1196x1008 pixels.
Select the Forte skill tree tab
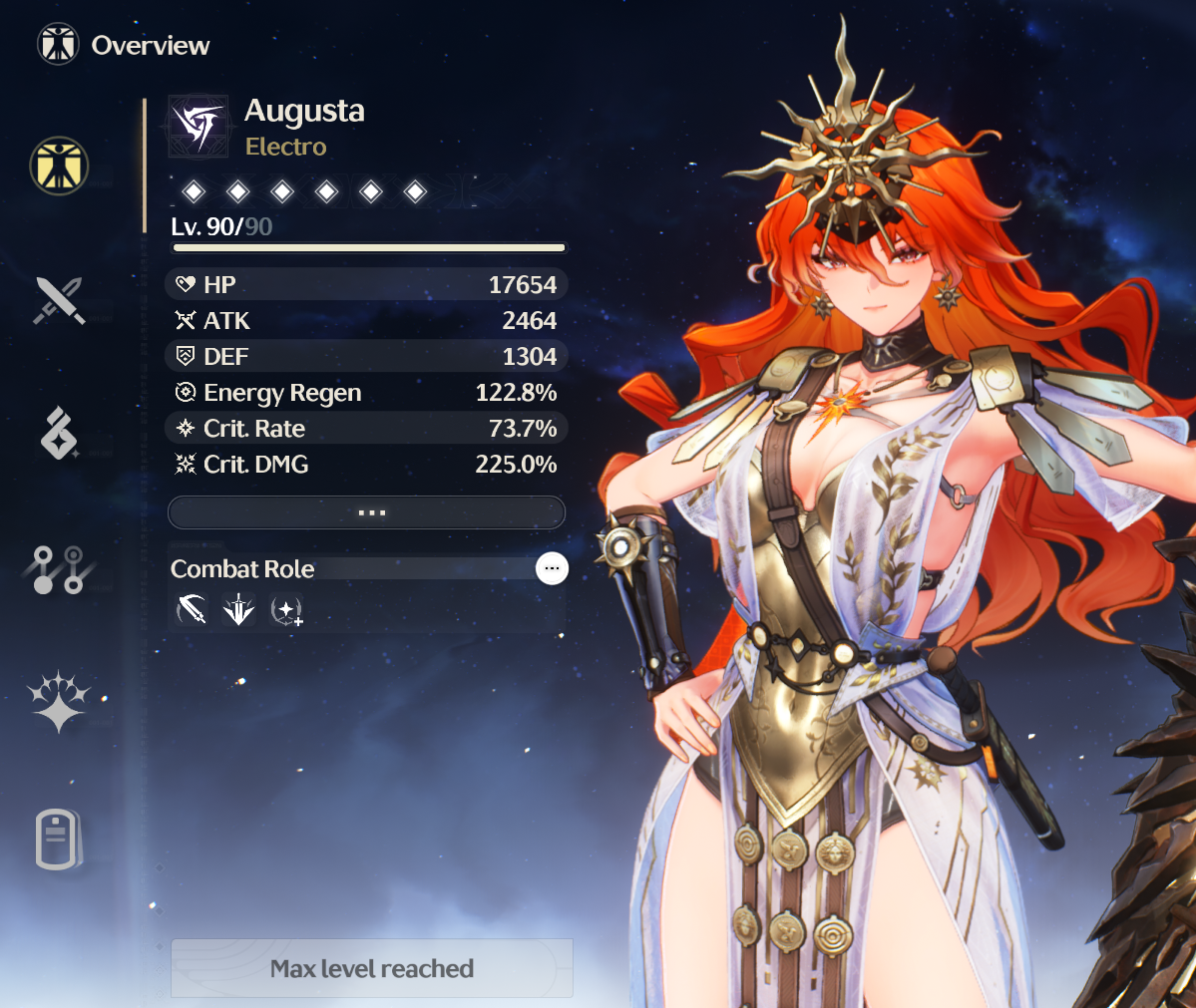[59, 569]
